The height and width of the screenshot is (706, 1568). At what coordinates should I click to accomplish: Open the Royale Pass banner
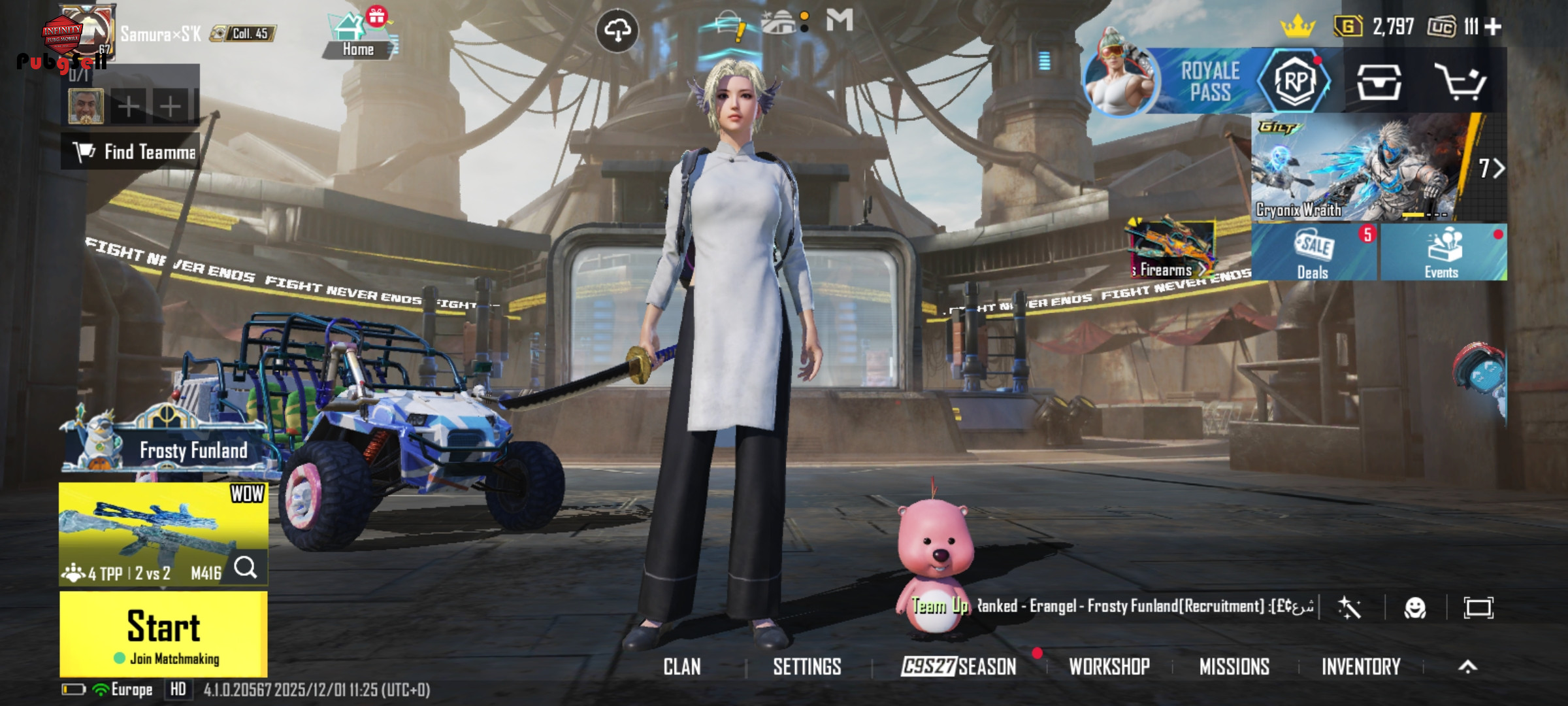[x=1209, y=82]
